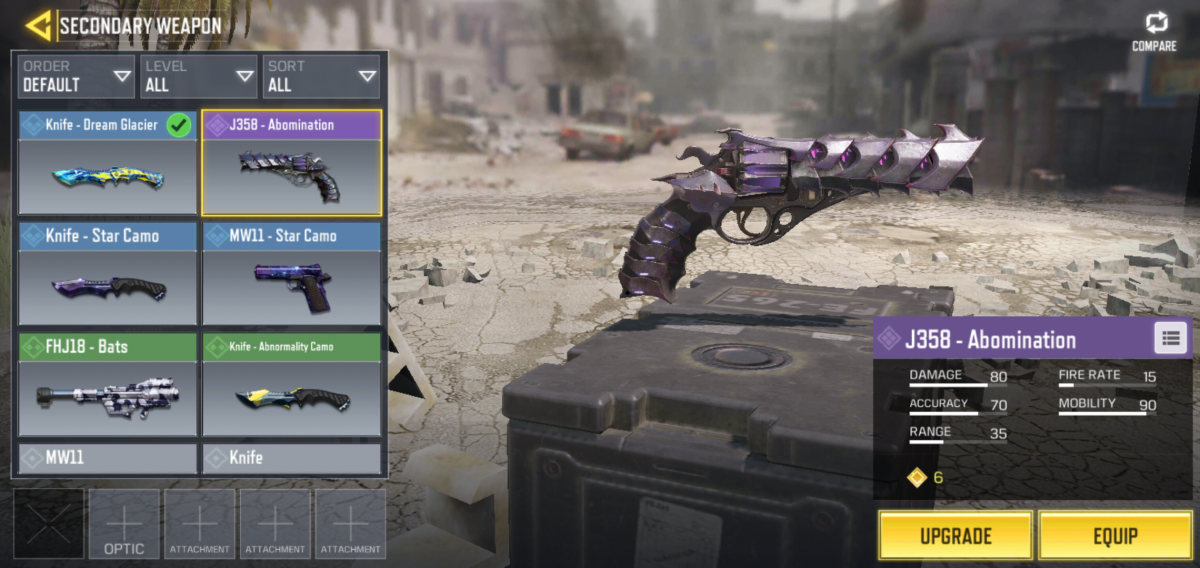Open the Order Default dropdown
The width and height of the screenshot is (1200, 568).
[x=76, y=77]
